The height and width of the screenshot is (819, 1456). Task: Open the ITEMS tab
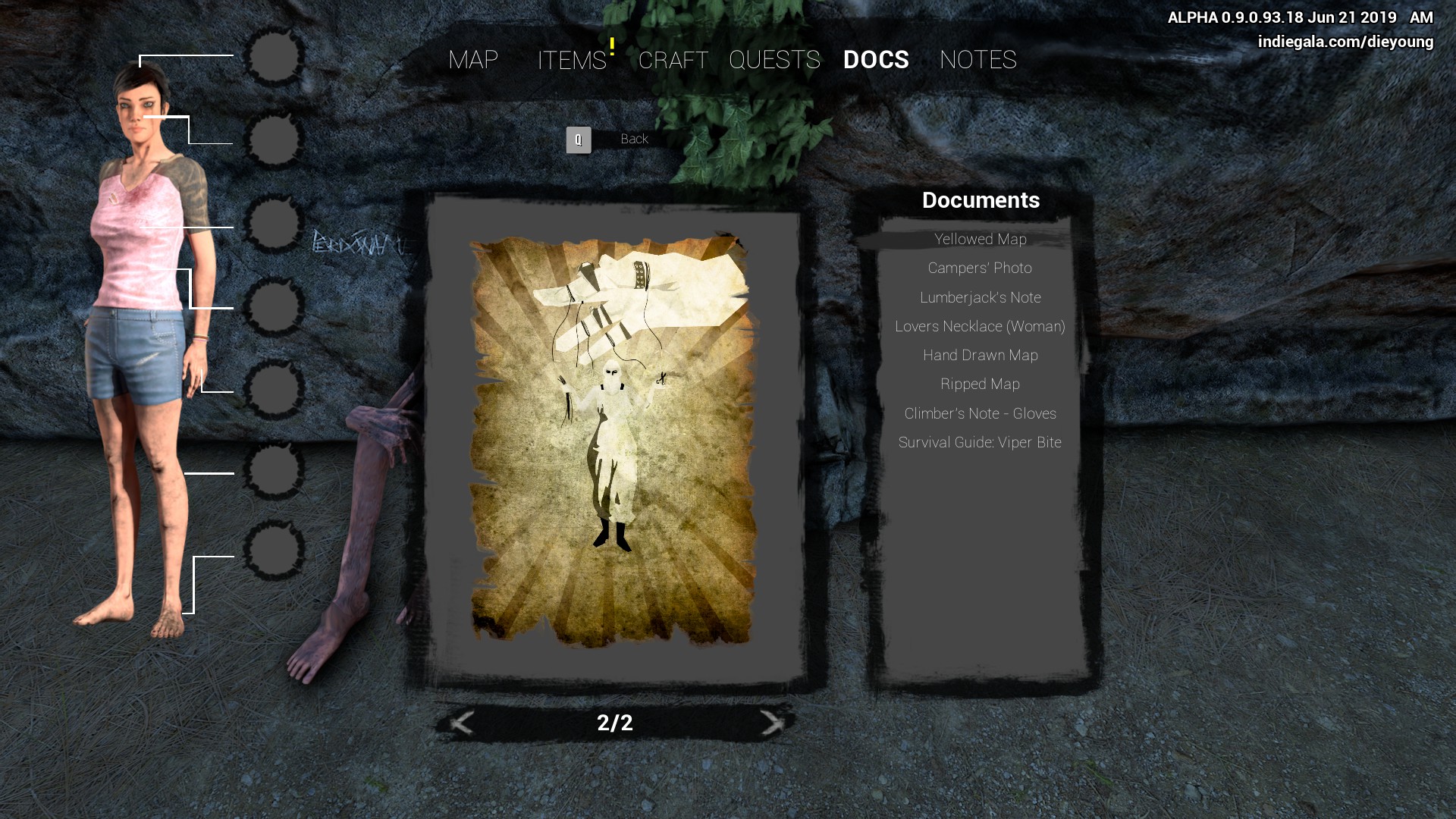[572, 60]
